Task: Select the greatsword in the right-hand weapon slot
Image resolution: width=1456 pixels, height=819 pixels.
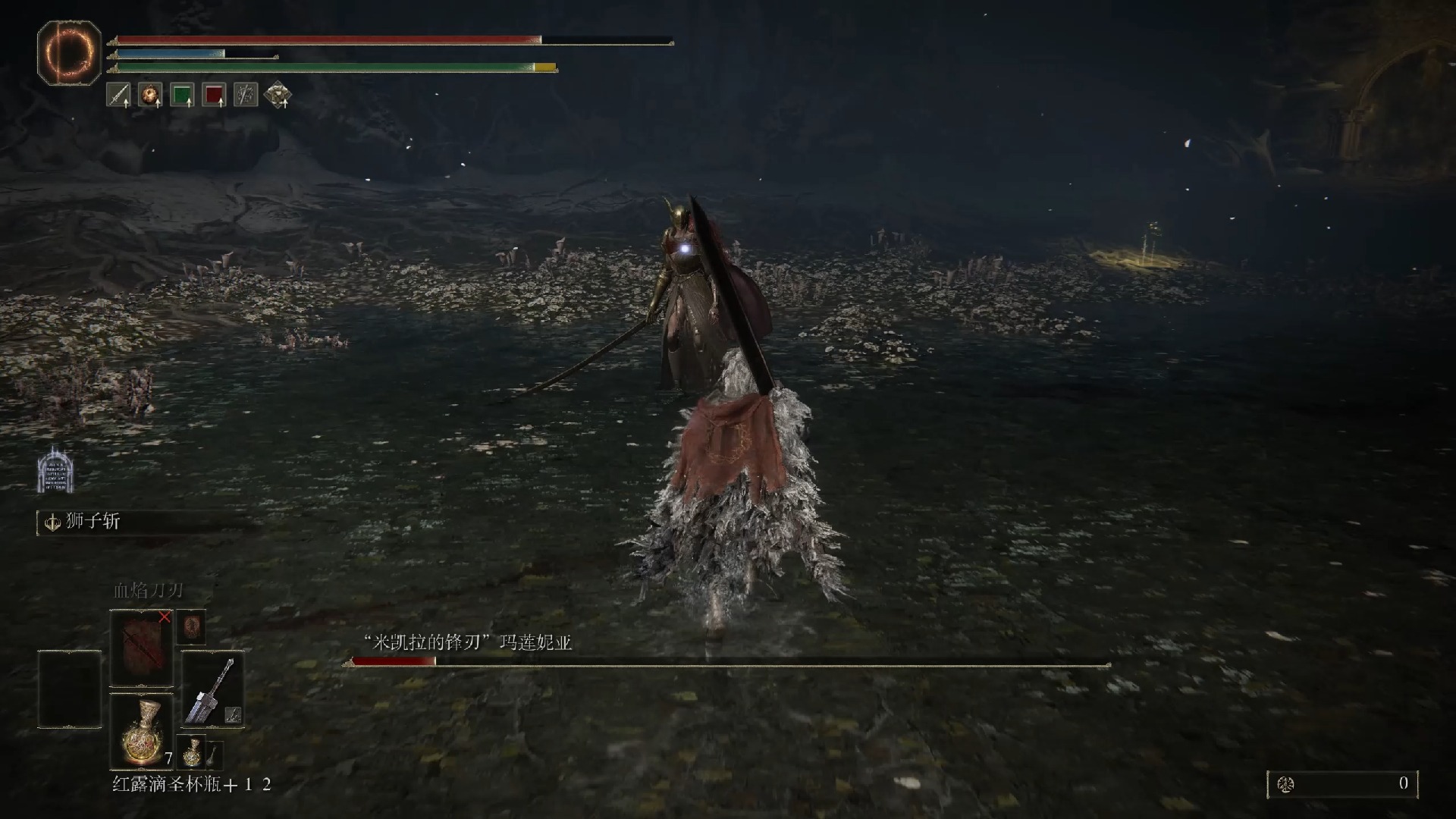Action: click(x=213, y=689)
